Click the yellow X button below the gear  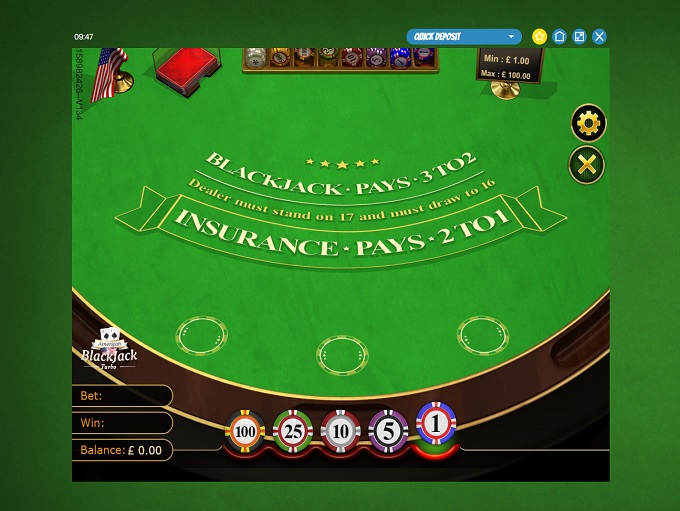[x=587, y=165]
